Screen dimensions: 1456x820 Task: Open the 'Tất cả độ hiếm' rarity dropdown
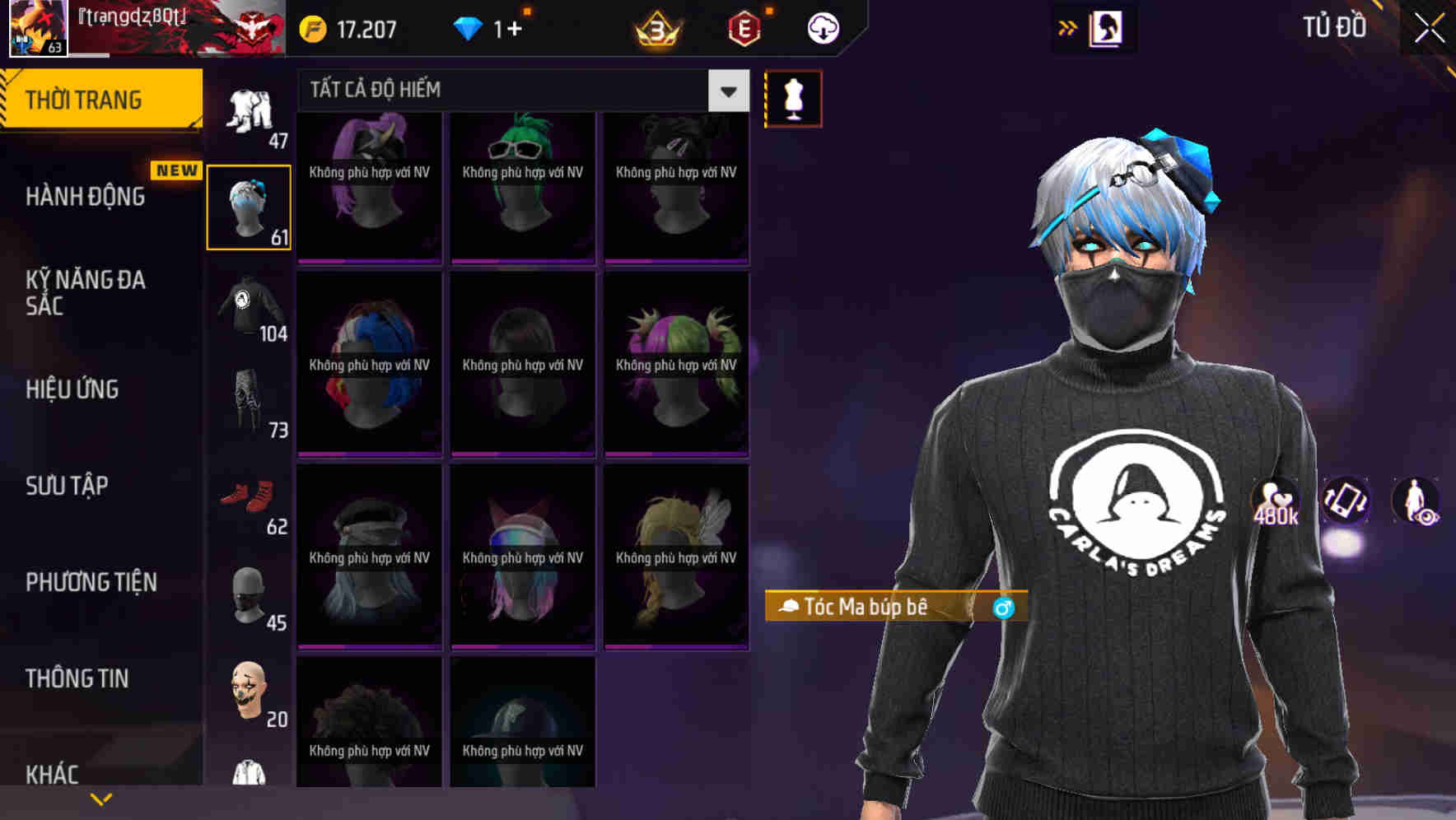[x=519, y=90]
